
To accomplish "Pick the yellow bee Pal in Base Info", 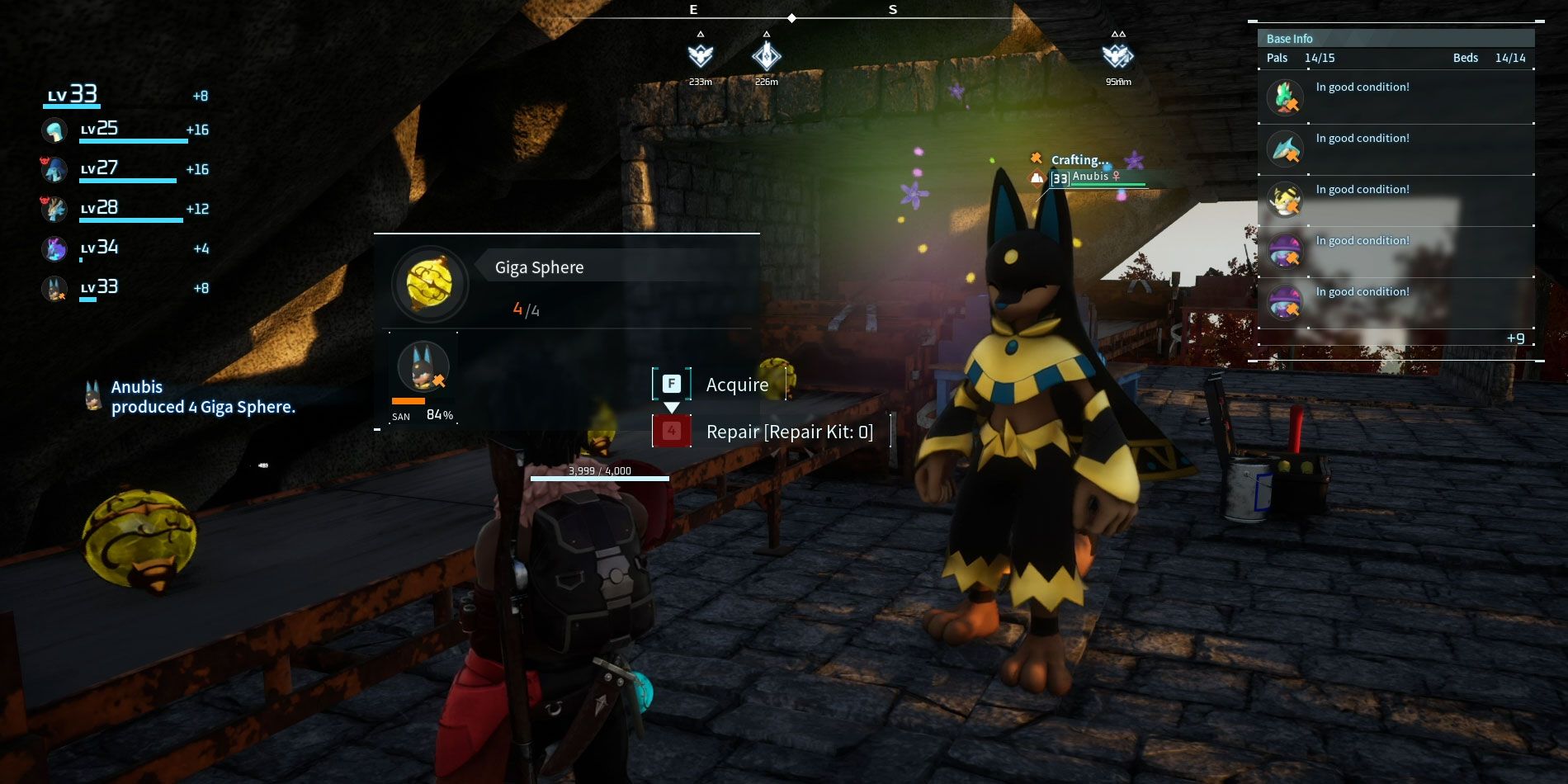I will coord(1285,200).
